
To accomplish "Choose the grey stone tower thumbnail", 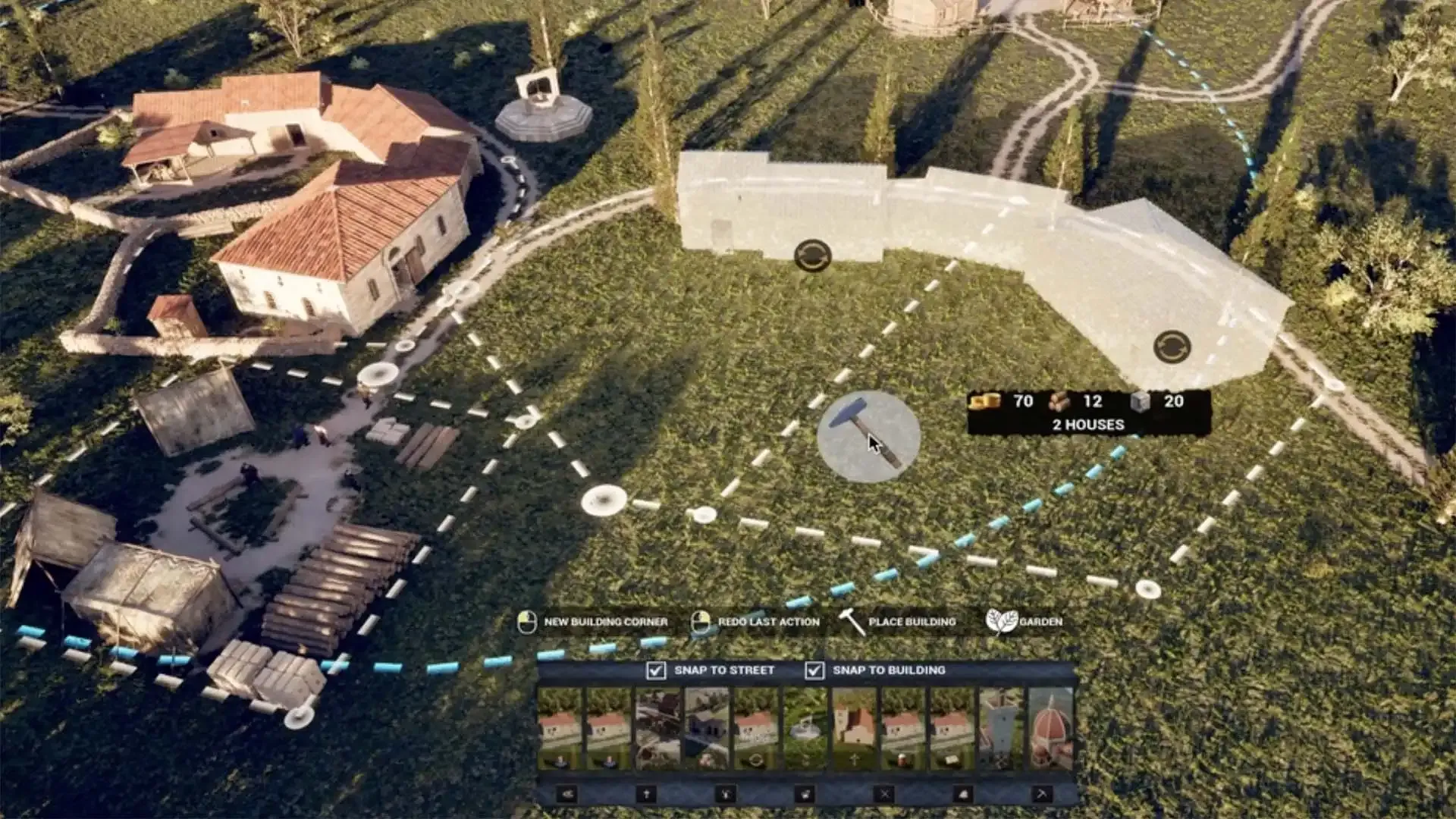I will [x=1001, y=729].
